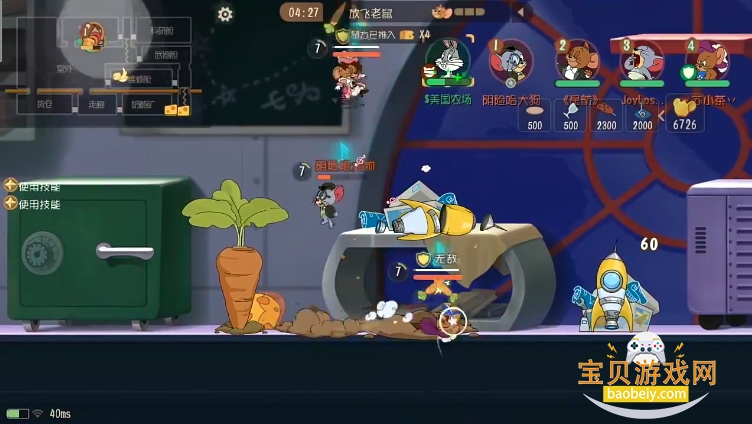Select the Bugs Bunny player portrait
Image resolution: width=752 pixels, height=424 pixels.
(446, 61)
